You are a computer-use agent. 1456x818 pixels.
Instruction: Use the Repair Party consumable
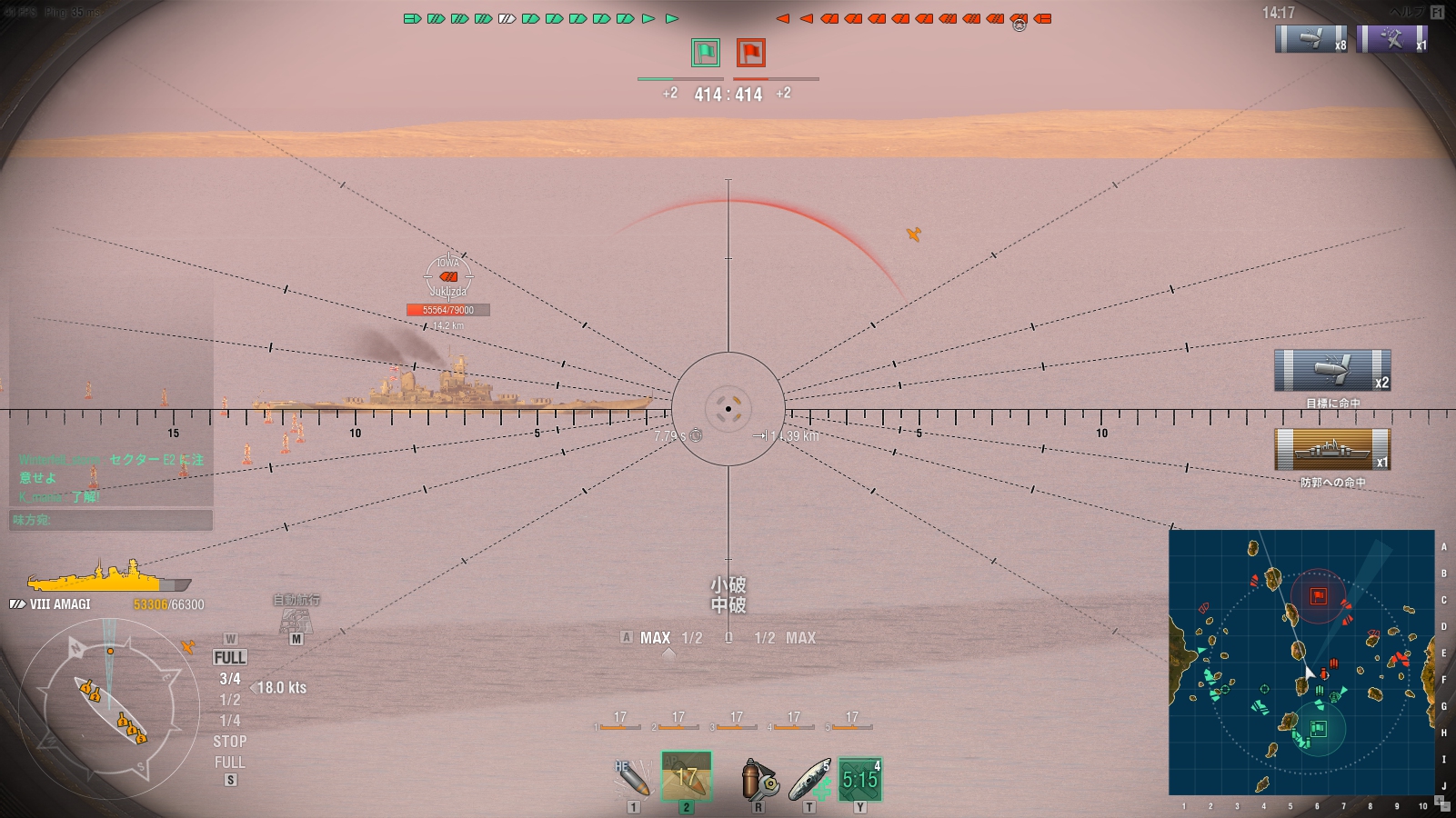click(x=808, y=779)
